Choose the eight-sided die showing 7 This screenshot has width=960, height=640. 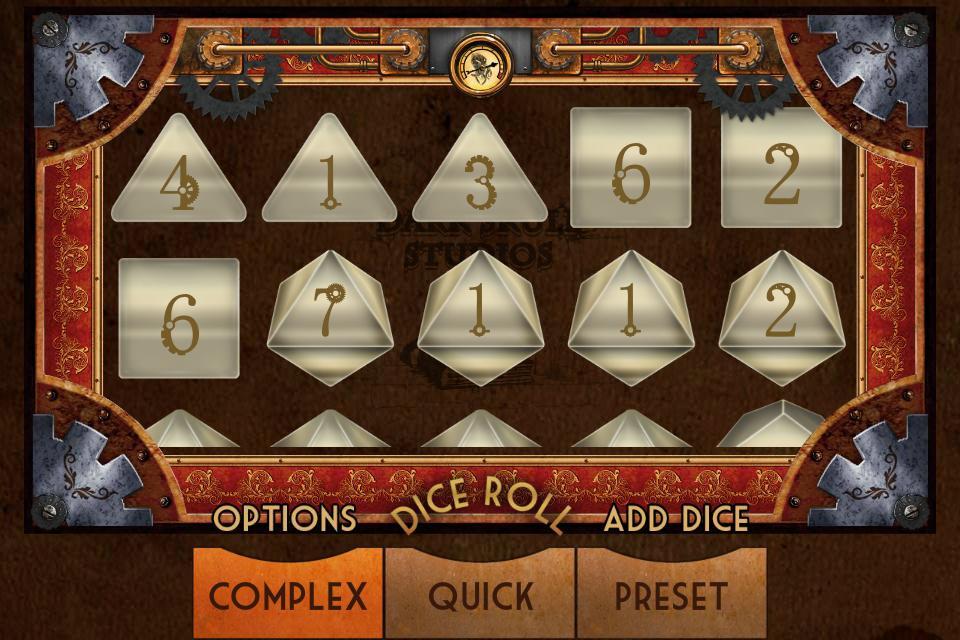pyautogui.click(x=329, y=314)
